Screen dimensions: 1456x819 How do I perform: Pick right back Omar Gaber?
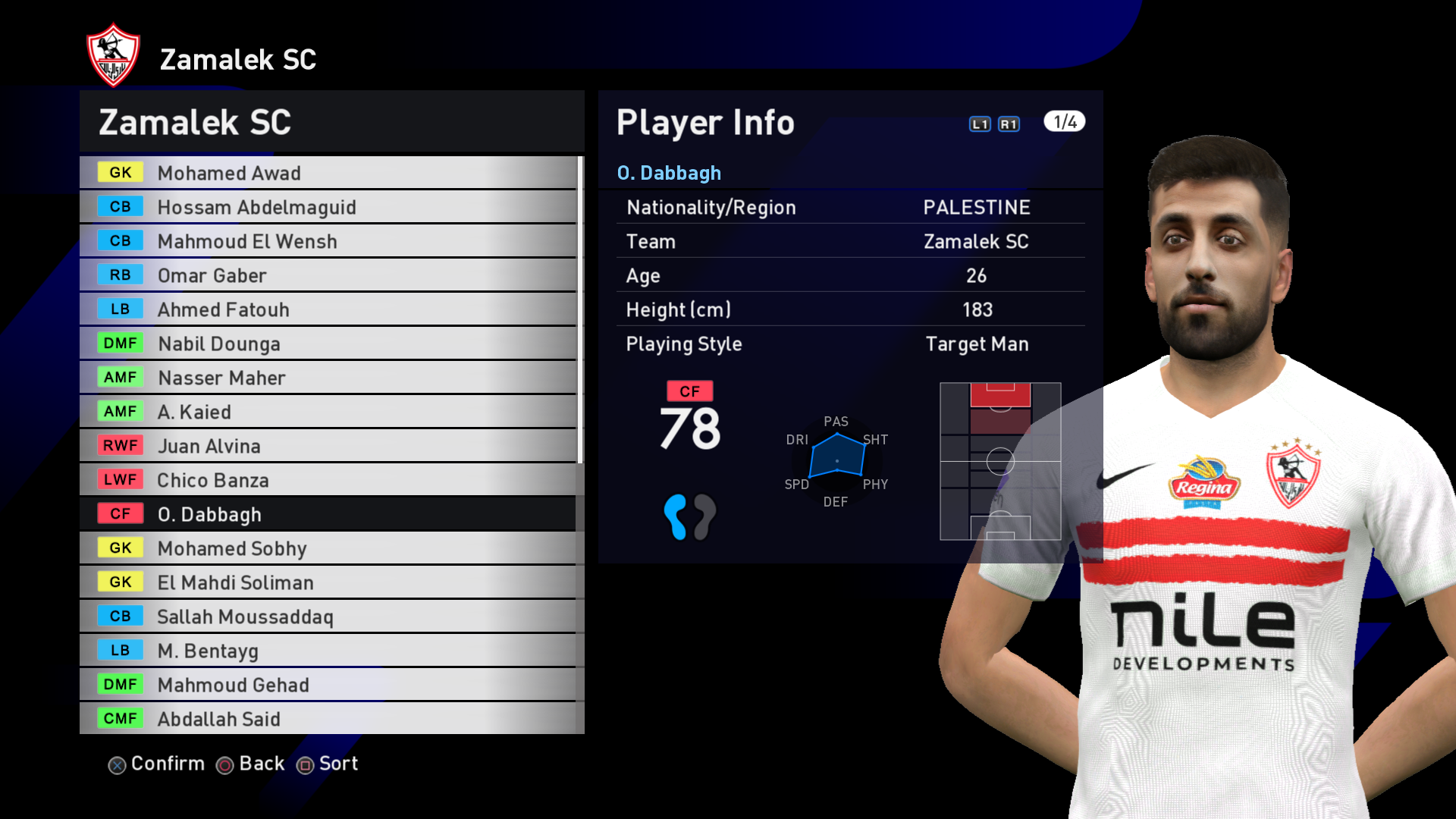tap(328, 275)
